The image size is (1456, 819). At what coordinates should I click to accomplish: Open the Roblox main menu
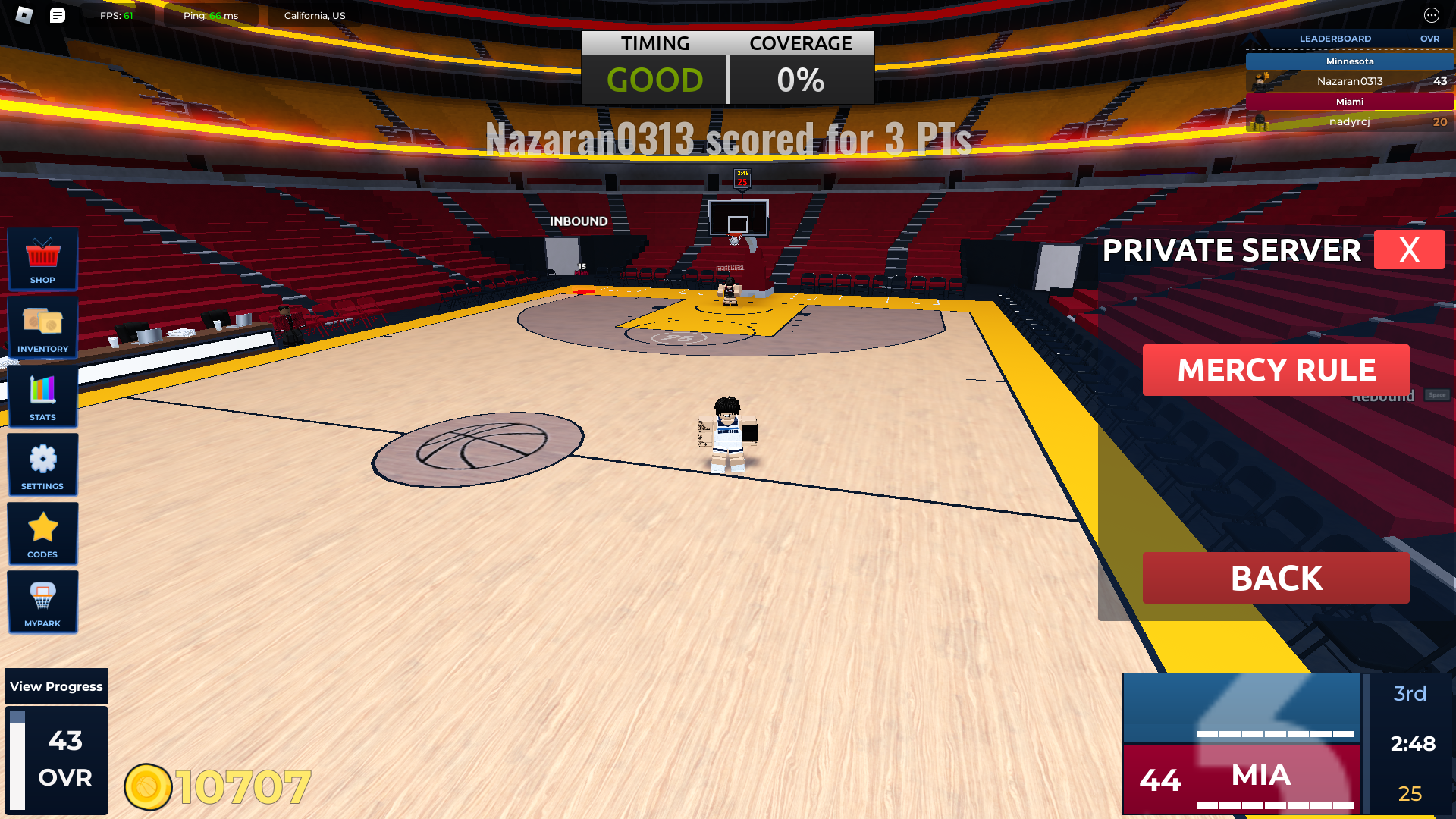(24, 15)
